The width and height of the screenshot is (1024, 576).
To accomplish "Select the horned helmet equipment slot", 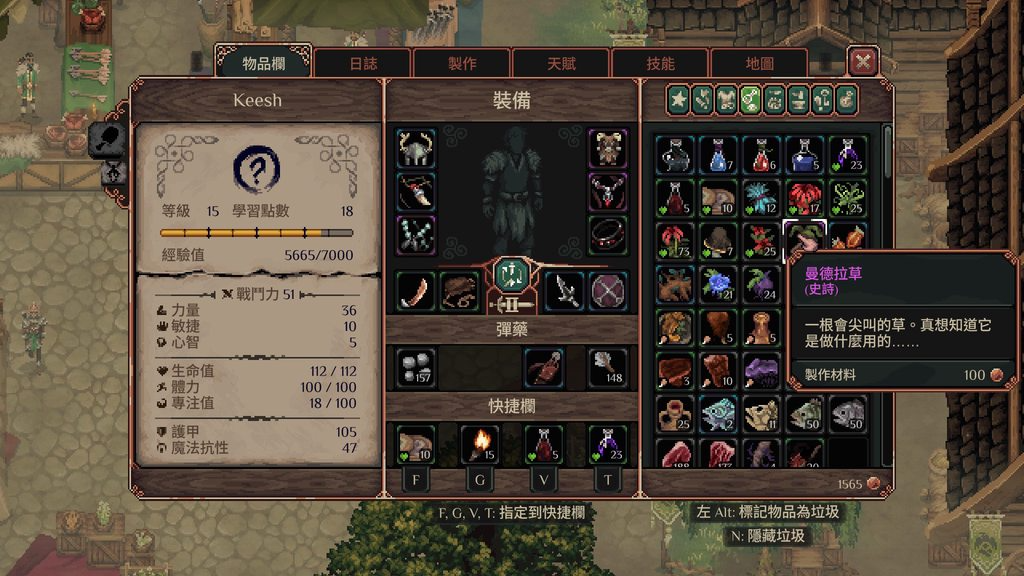I will 415,148.
